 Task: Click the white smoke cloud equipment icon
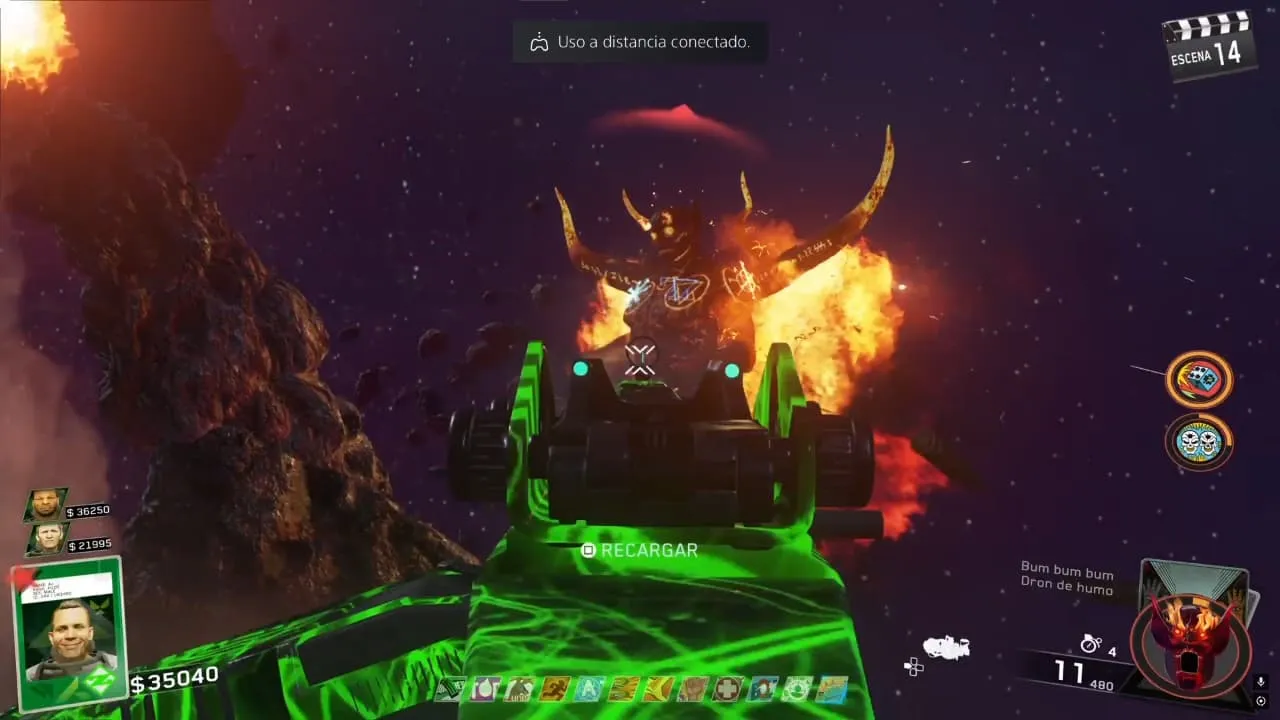pyautogui.click(x=946, y=648)
